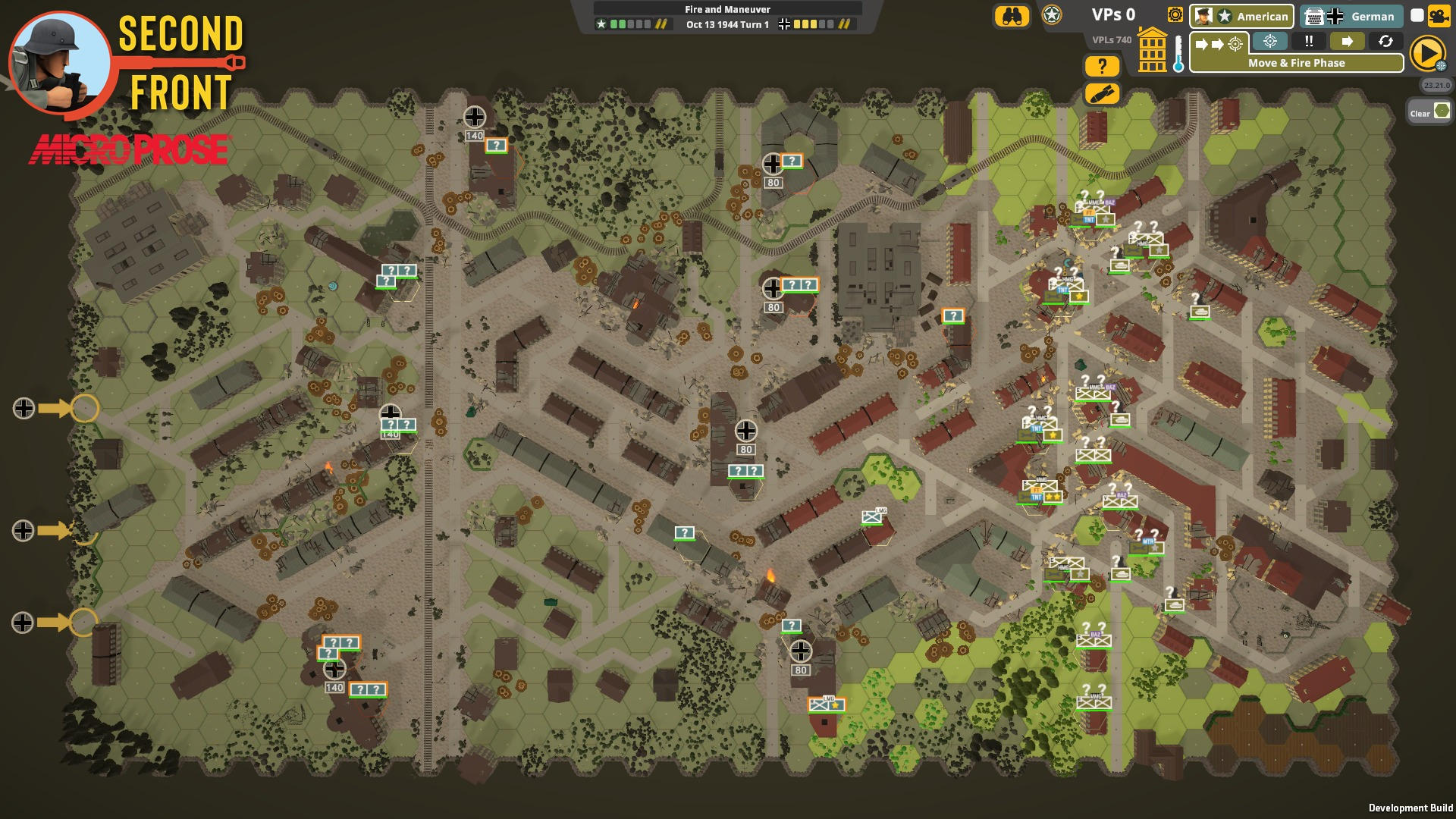Toggle the typewriter AI icon on the German panel
1456x819 pixels.
[x=1315, y=16]
